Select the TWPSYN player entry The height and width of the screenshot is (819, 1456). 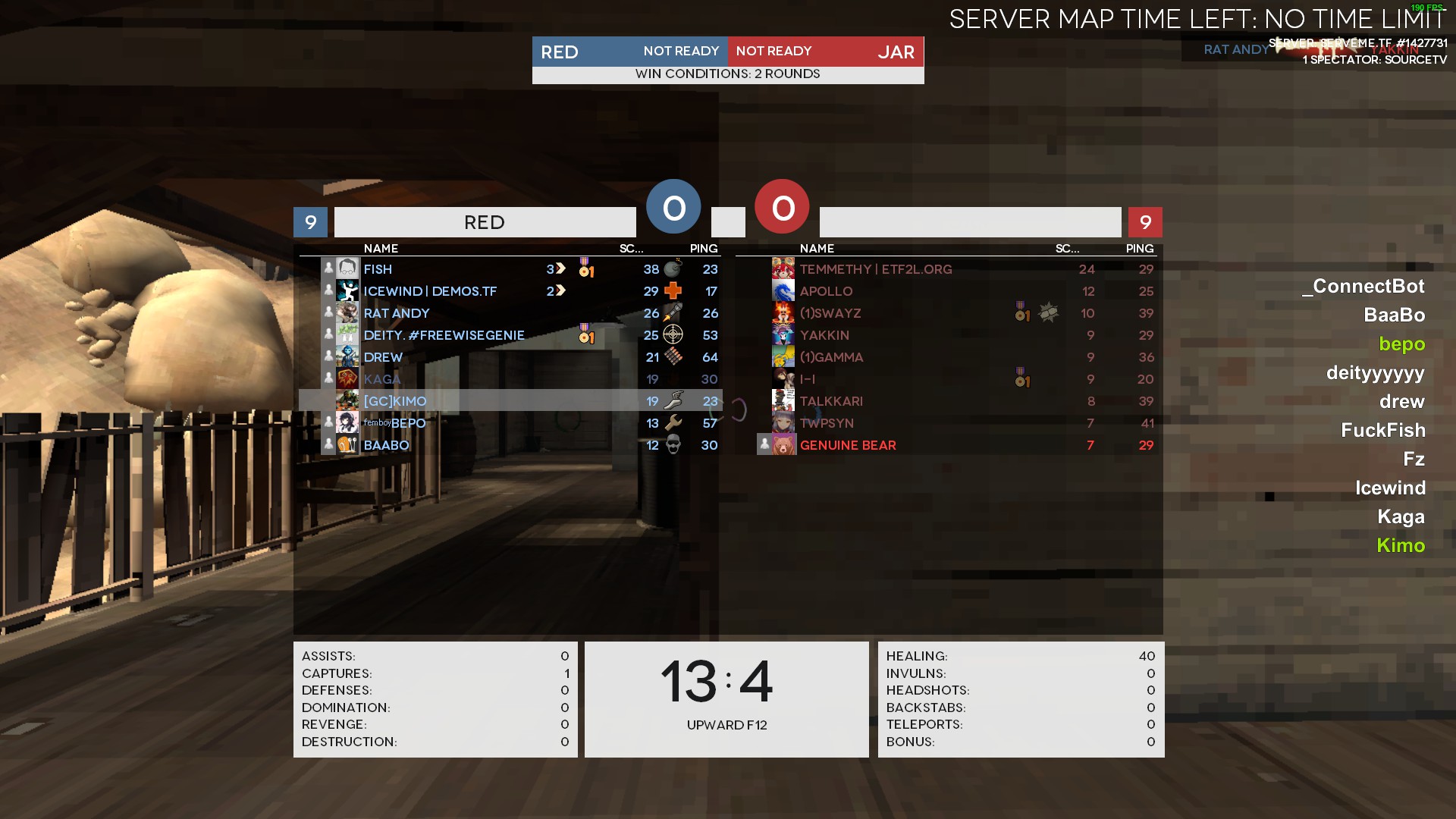pyautogui.click(x=827, y=423)
